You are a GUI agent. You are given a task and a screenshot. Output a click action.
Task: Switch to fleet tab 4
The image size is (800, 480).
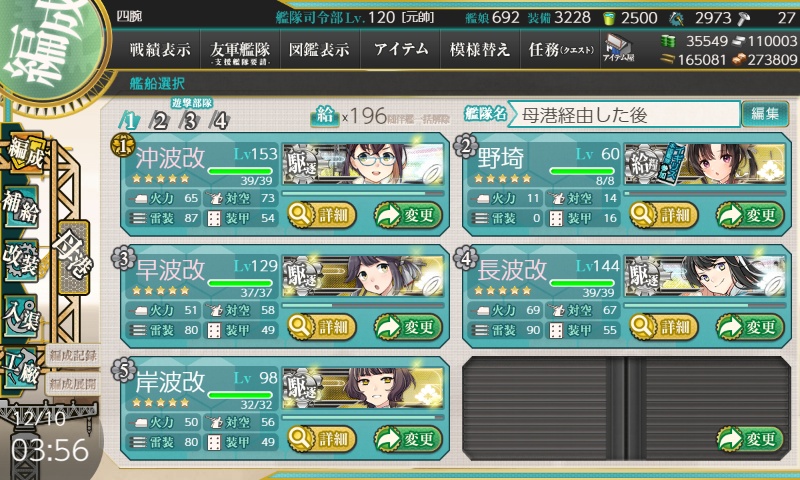pyautogui.click(x=220, y=122)
